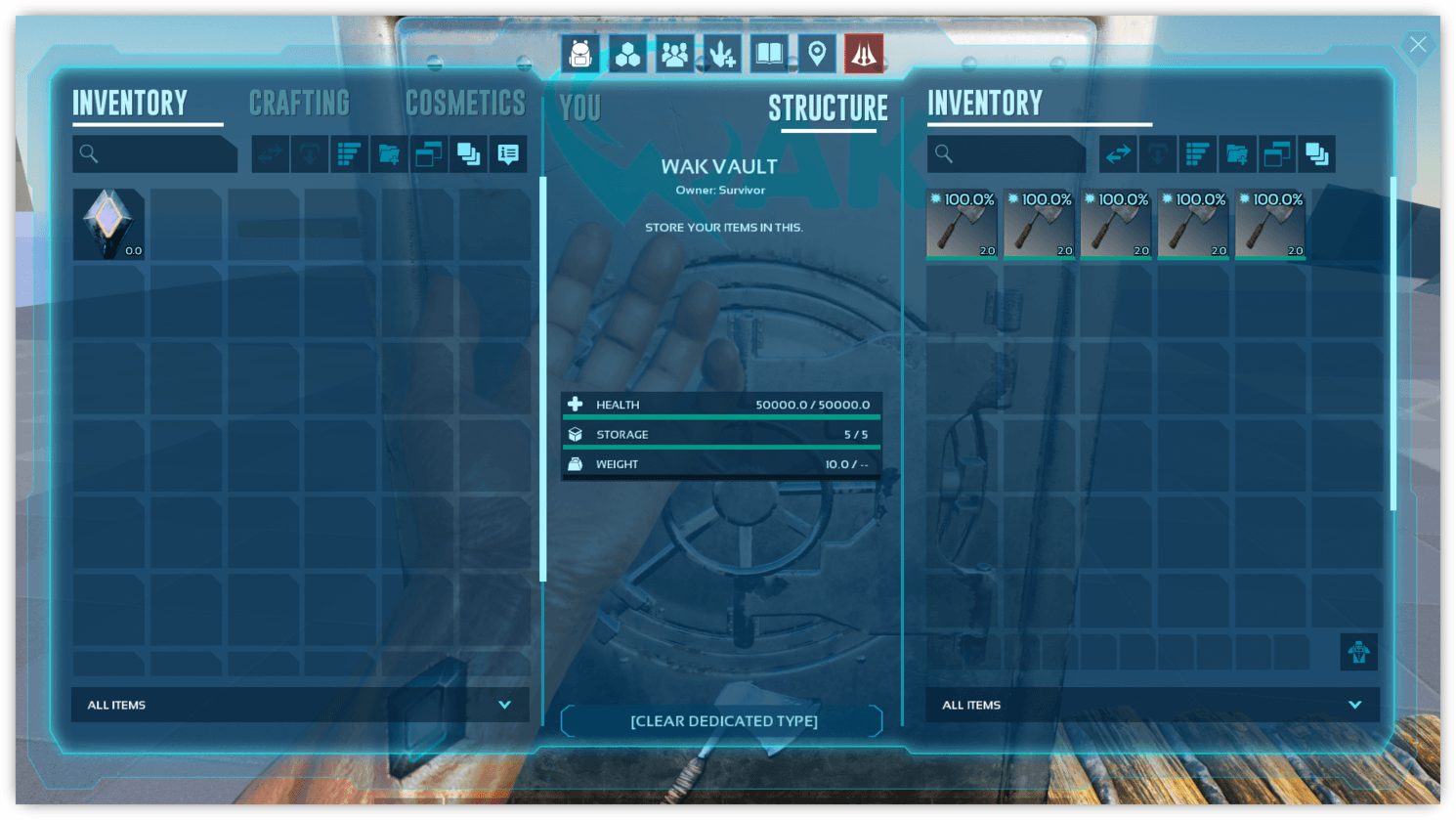This screenshot has height=820, width=1456.
Task: Open the backpack inventory icon in the top bar
Action: coord(580,54)
